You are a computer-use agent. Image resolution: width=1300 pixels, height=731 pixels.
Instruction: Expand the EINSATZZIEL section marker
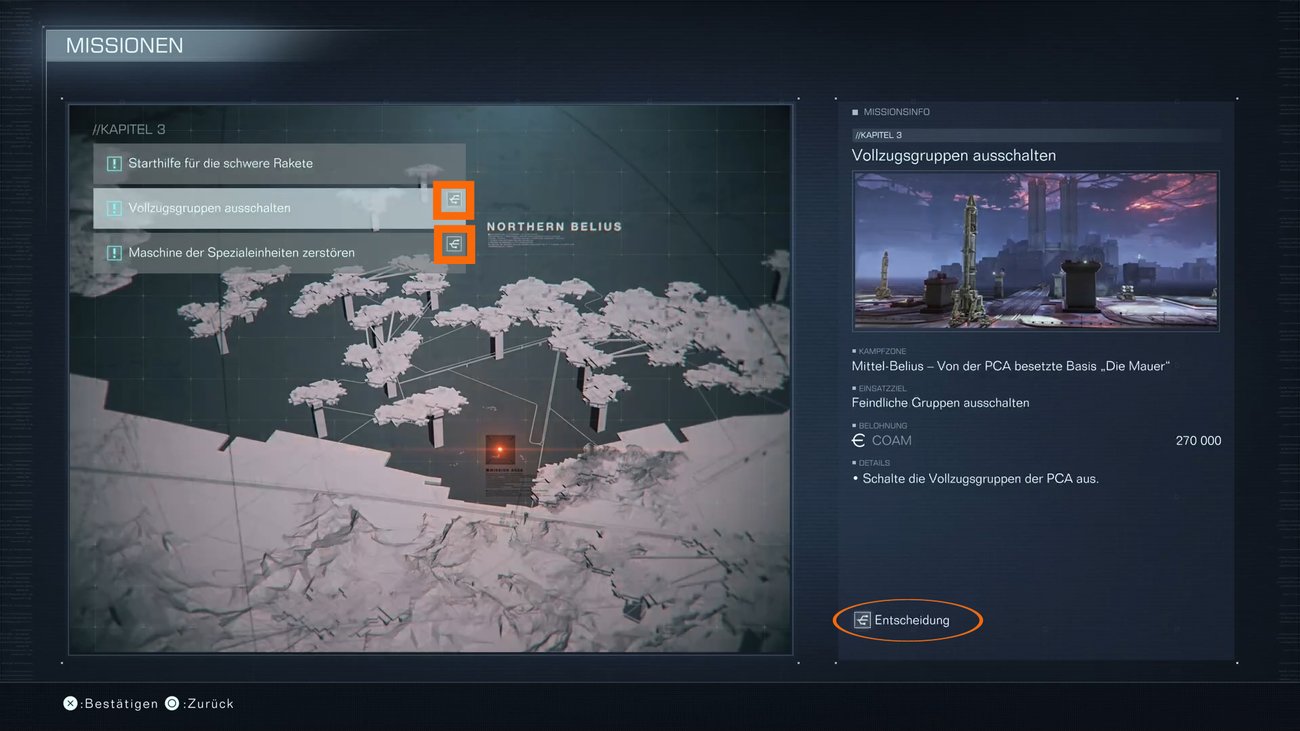(856, 387)
